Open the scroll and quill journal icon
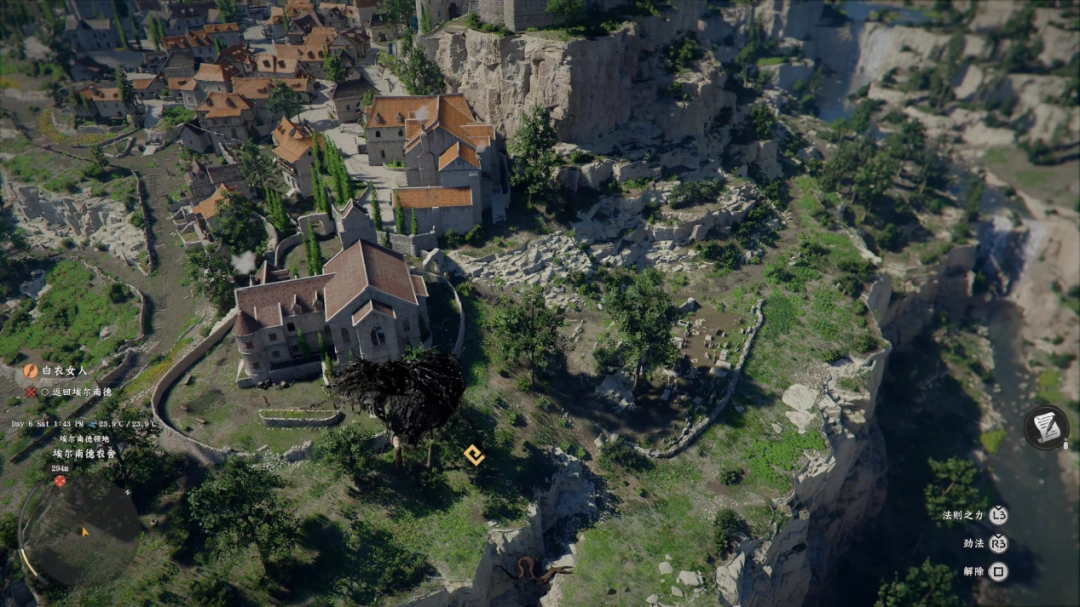The width and height of the screenshot is (1080, 607). click(1046, 427)
